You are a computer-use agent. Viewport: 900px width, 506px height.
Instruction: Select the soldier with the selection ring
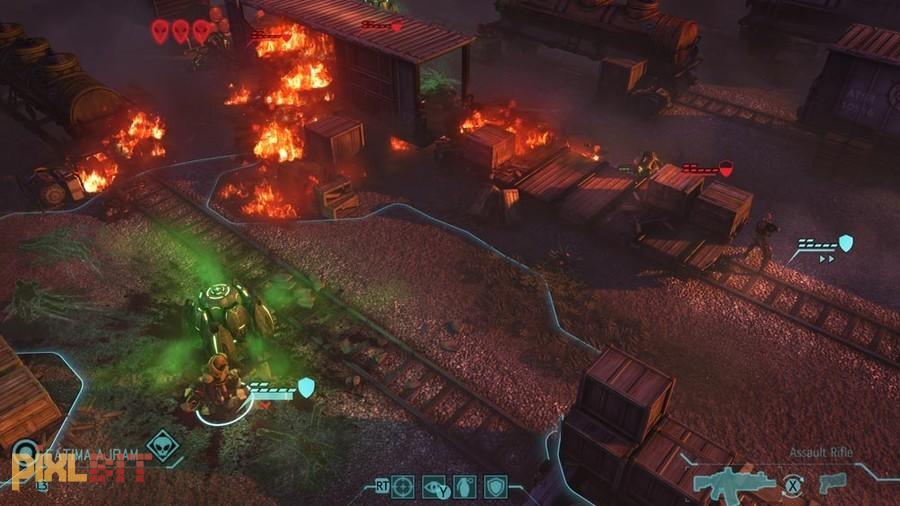(x=218, y=384)
